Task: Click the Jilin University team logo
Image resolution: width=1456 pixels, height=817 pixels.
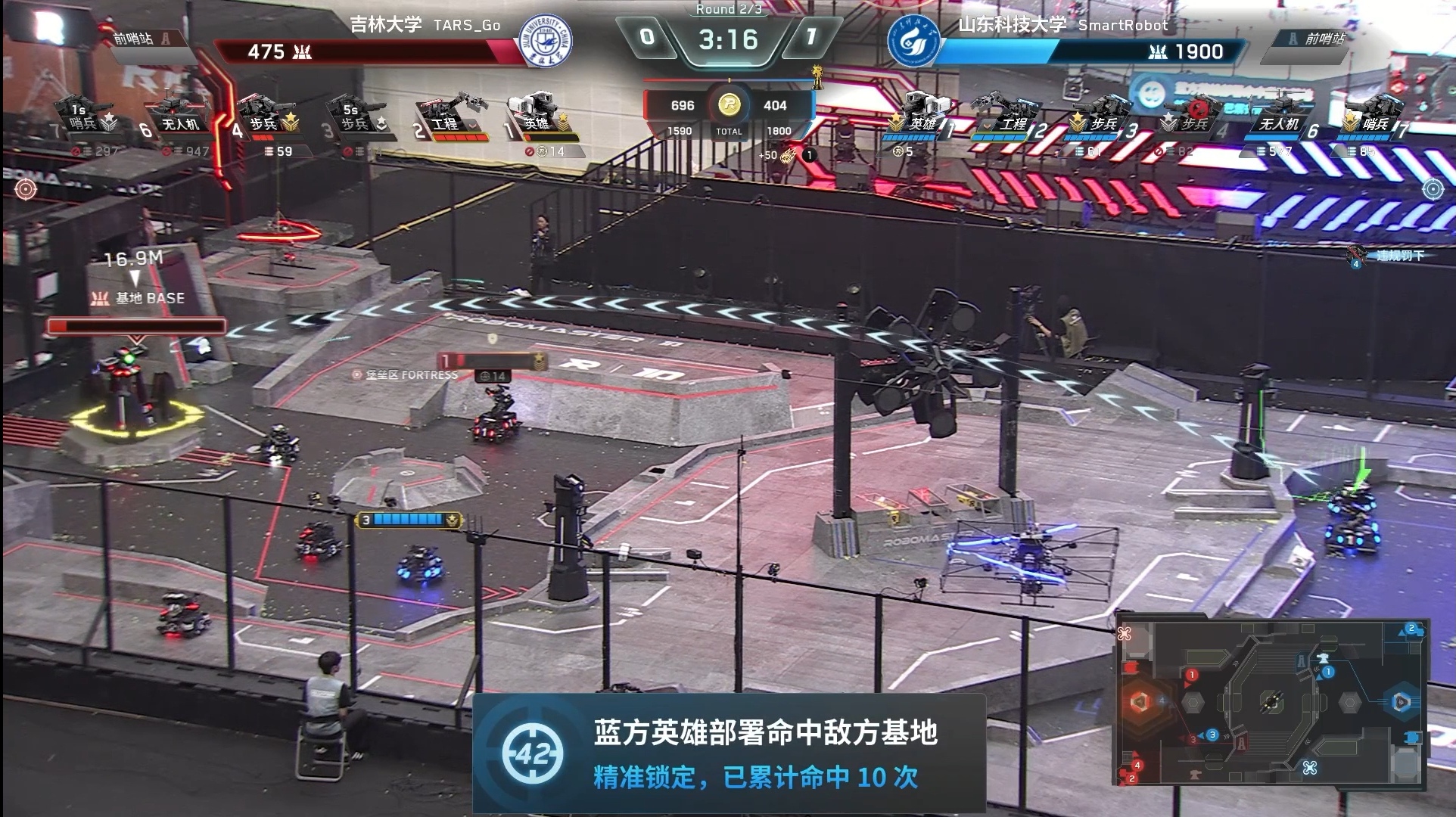Action: point(545,41)
